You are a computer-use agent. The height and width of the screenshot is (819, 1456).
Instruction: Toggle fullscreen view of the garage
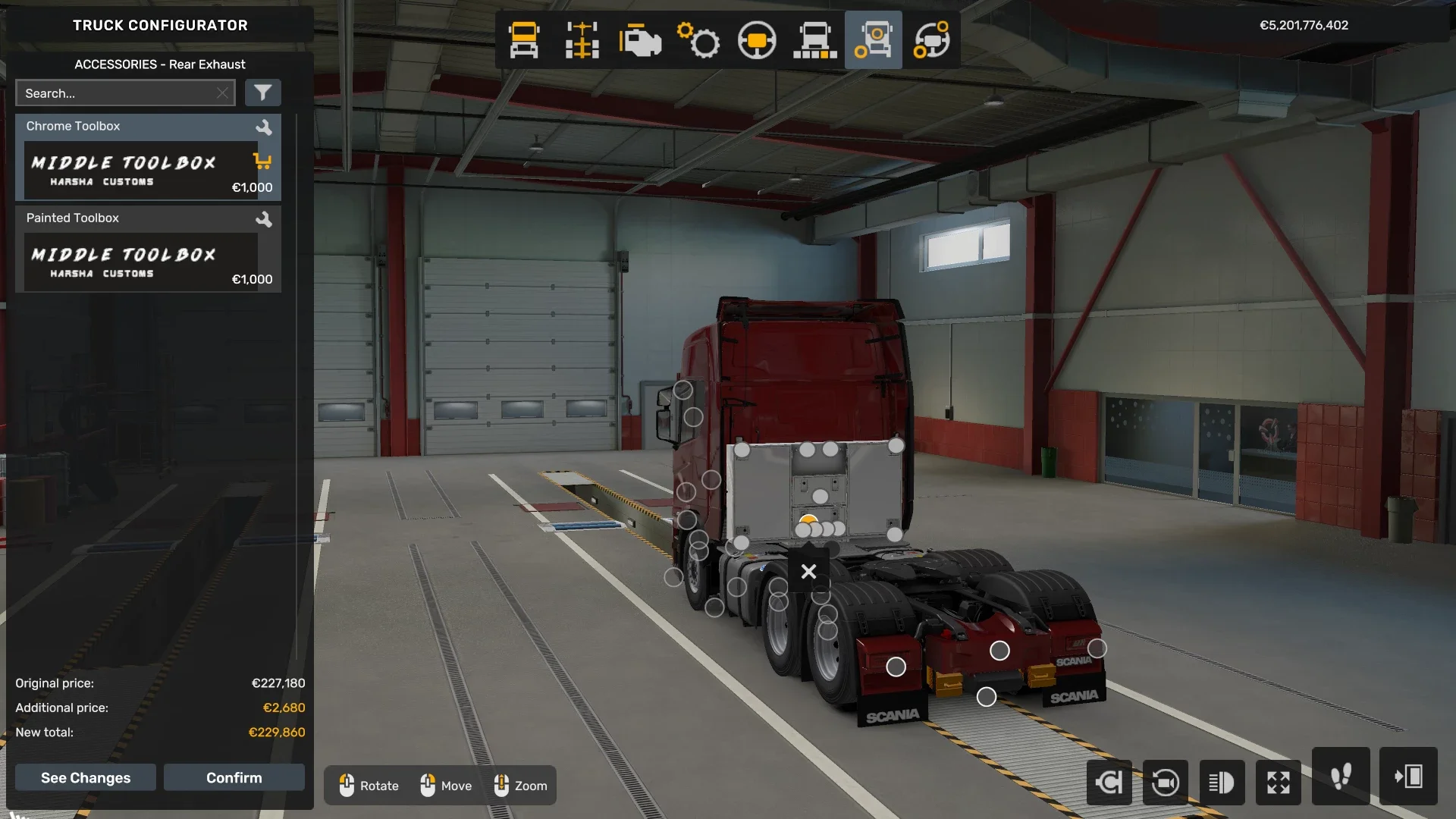(x=1279, y=782)
